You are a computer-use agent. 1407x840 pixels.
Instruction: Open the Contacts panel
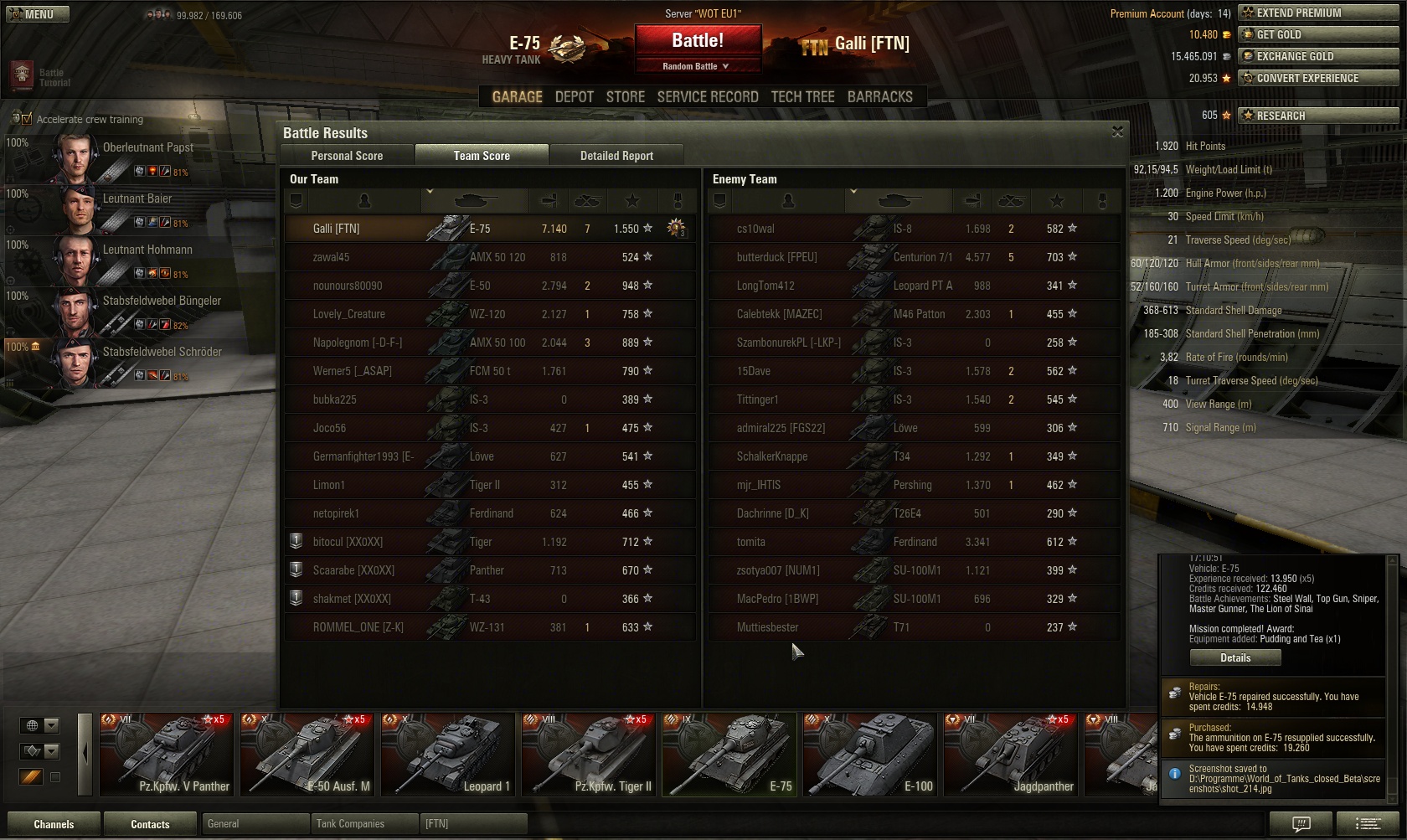coord(150,824)
